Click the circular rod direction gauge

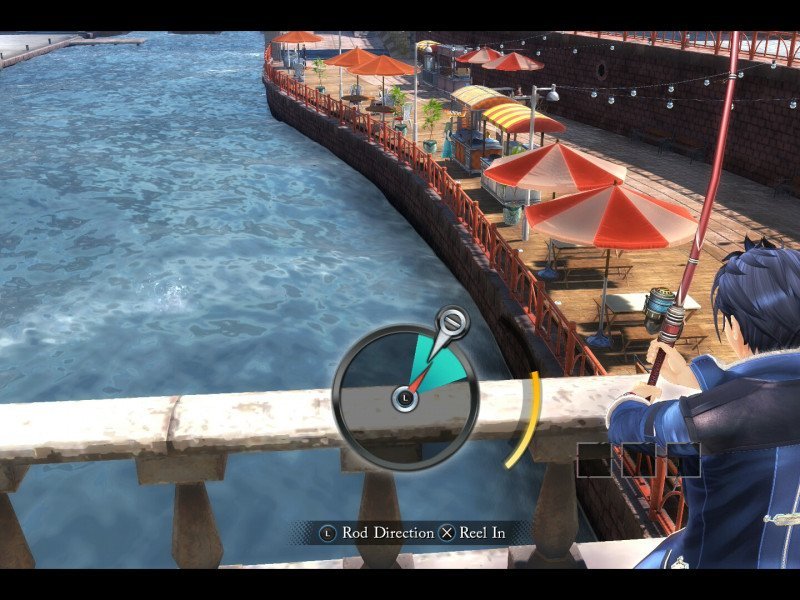404,397
